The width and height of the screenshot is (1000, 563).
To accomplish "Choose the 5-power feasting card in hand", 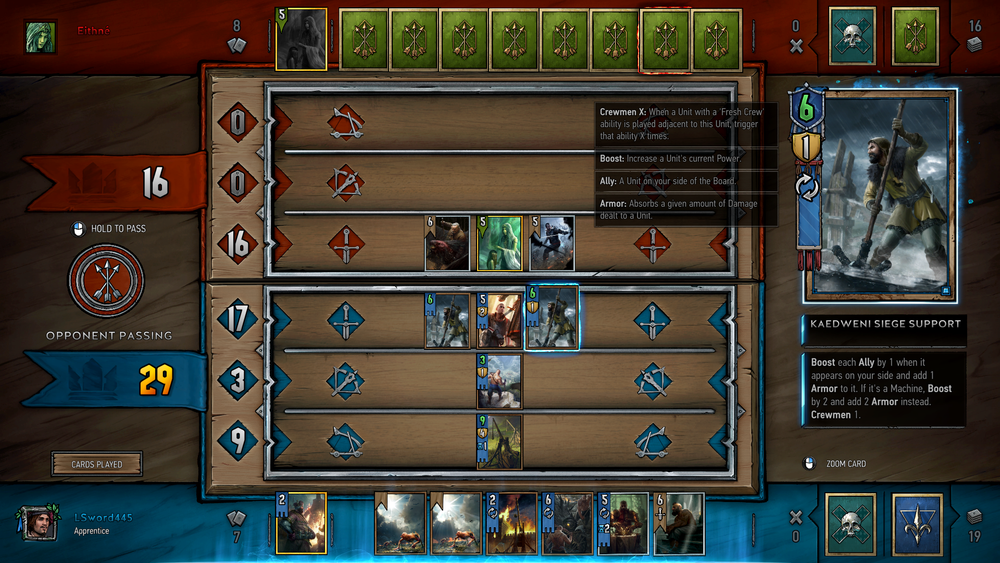I will click(x=623, y=523).
